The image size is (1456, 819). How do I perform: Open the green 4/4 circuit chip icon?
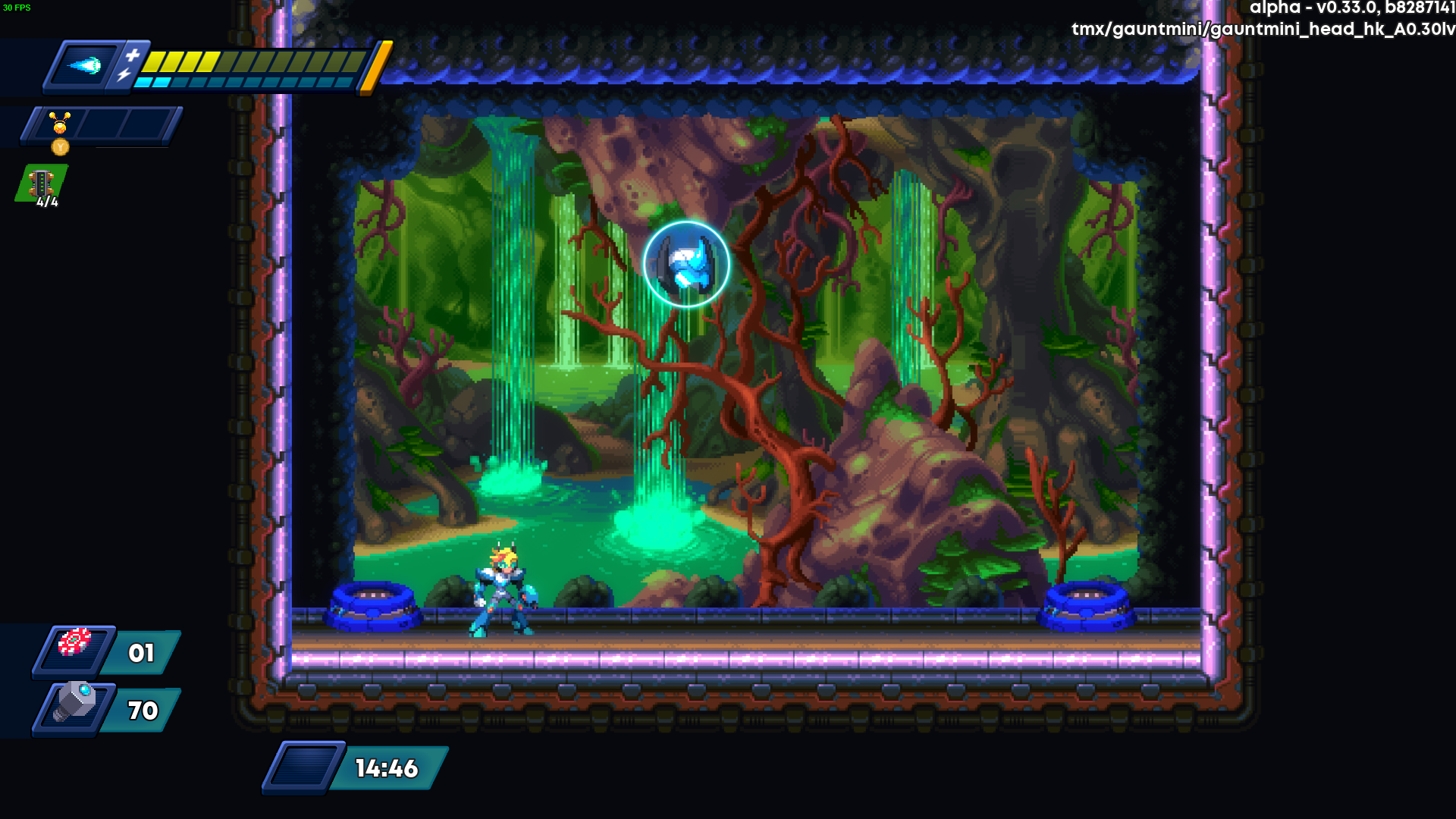click(42, 184)
